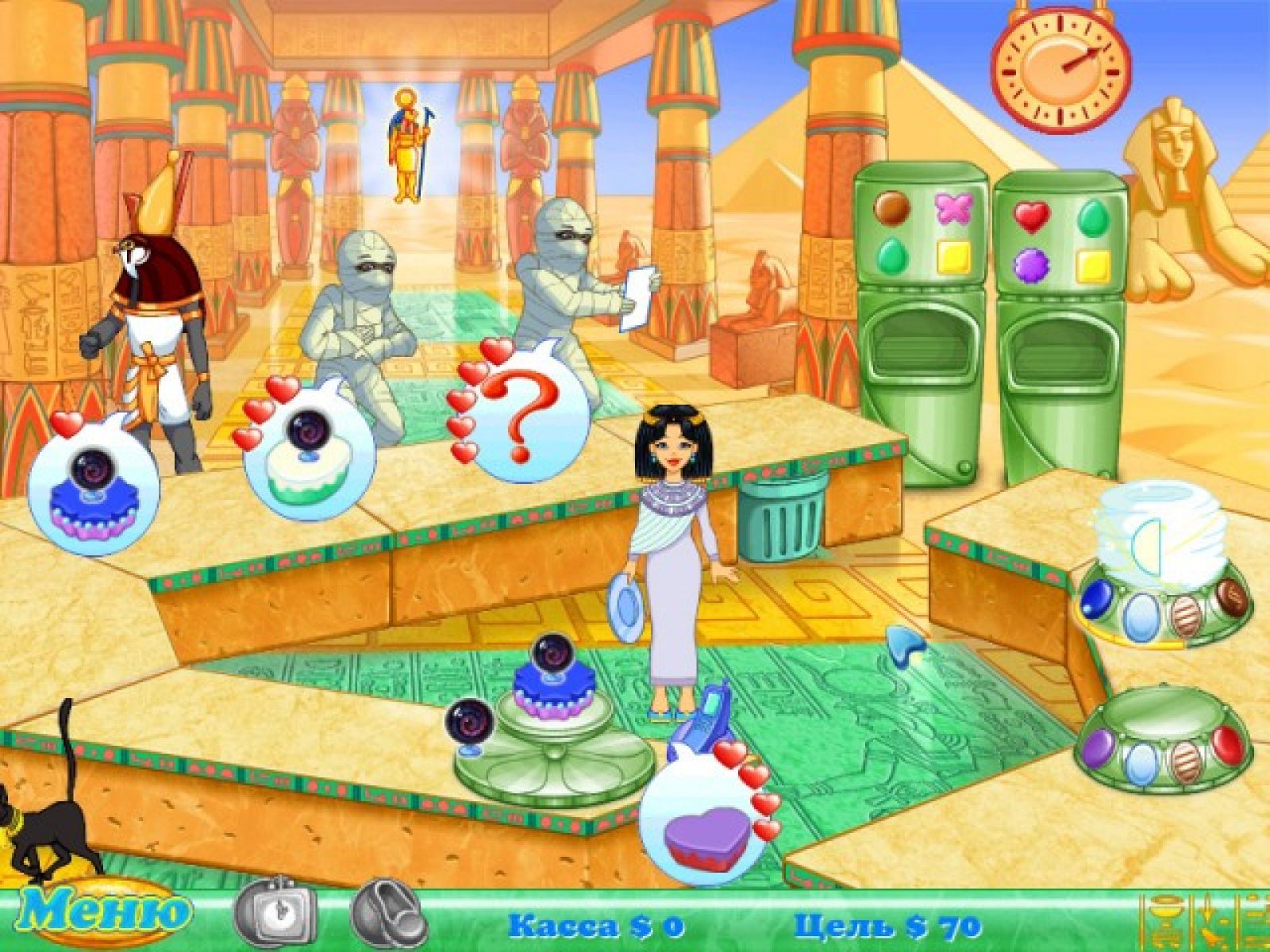Click the grey television upgrade icon

pos(276,916)
